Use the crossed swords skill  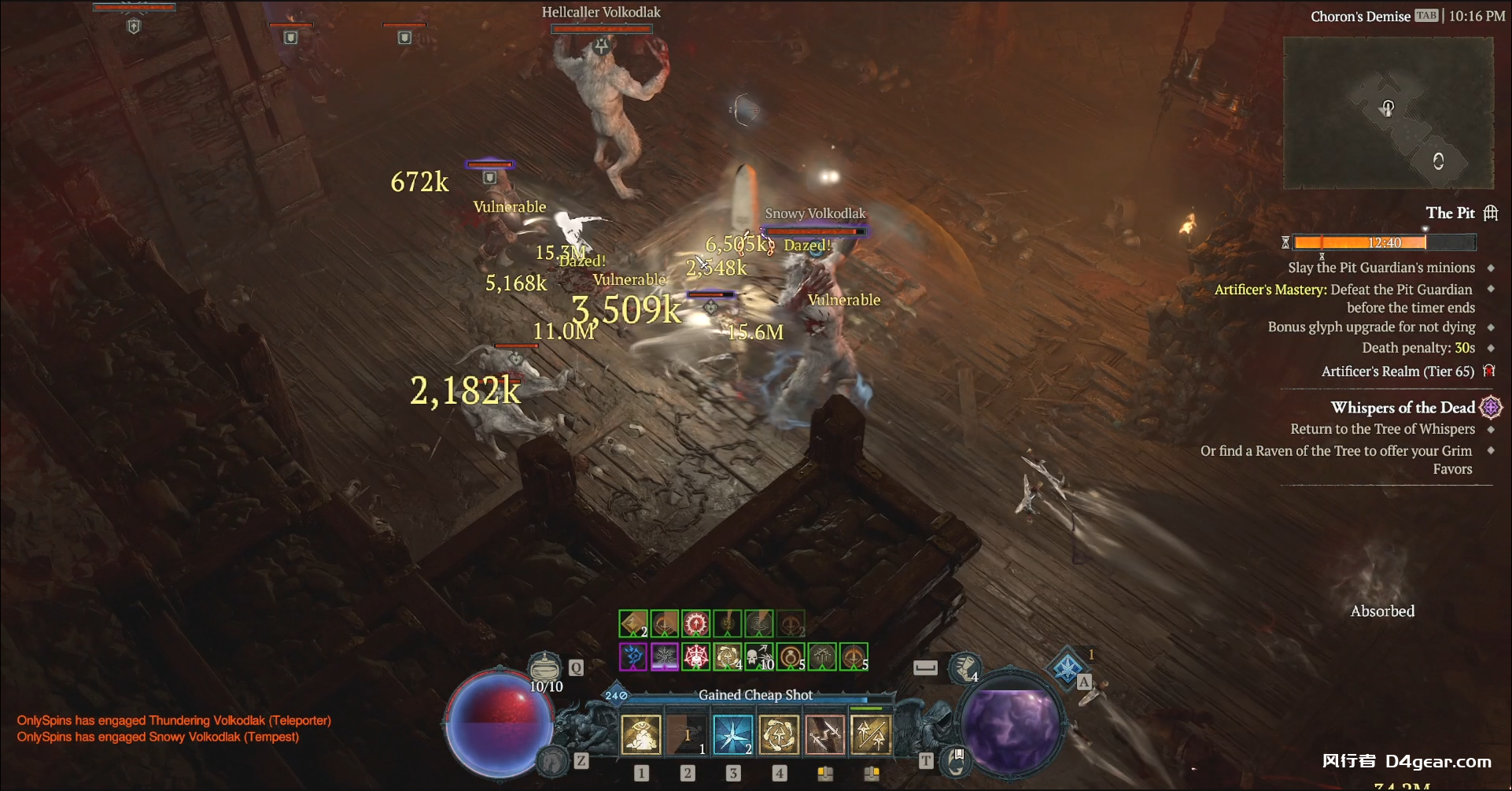tap(825, 734)
